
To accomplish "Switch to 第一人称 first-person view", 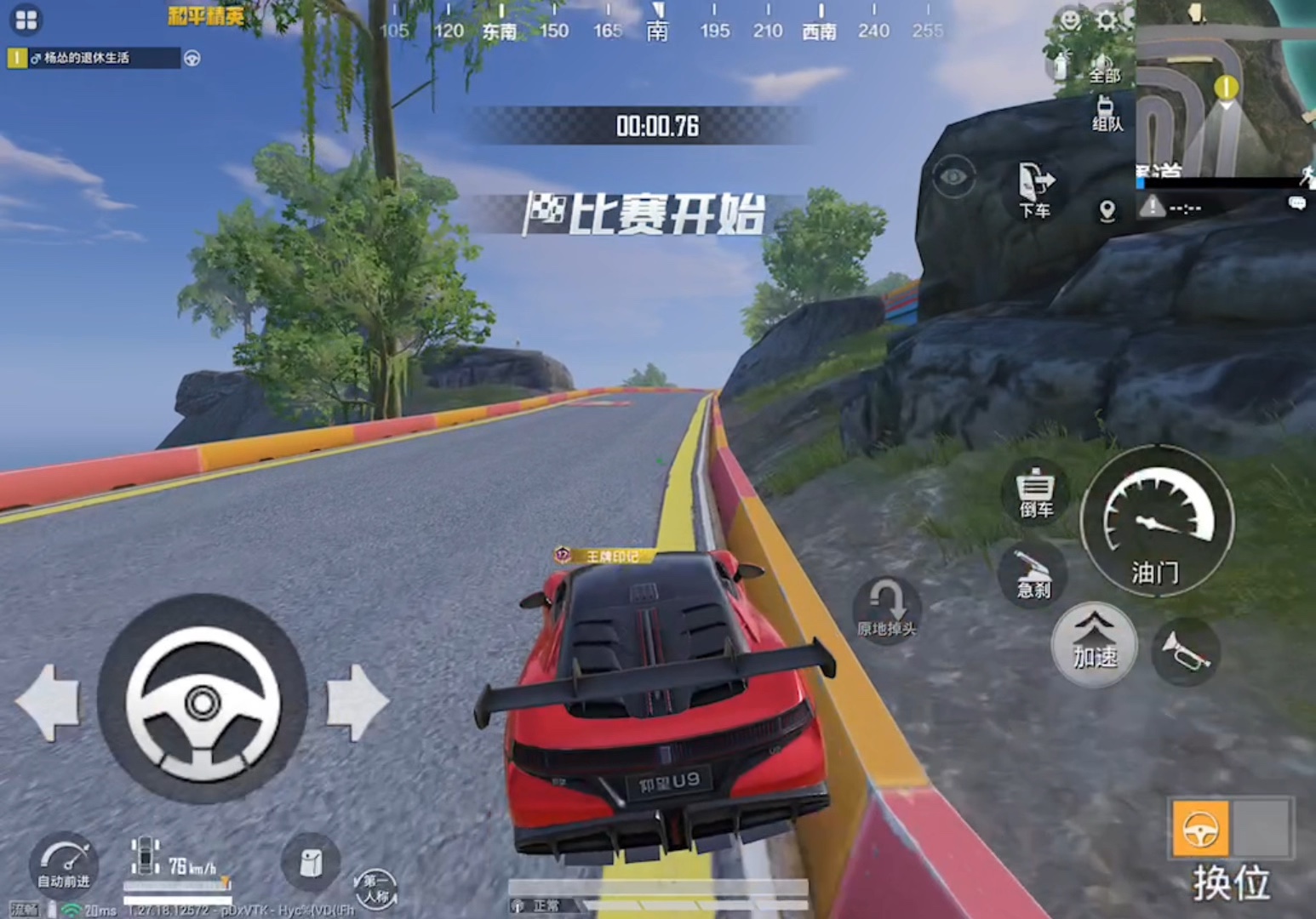I will 375,888.
